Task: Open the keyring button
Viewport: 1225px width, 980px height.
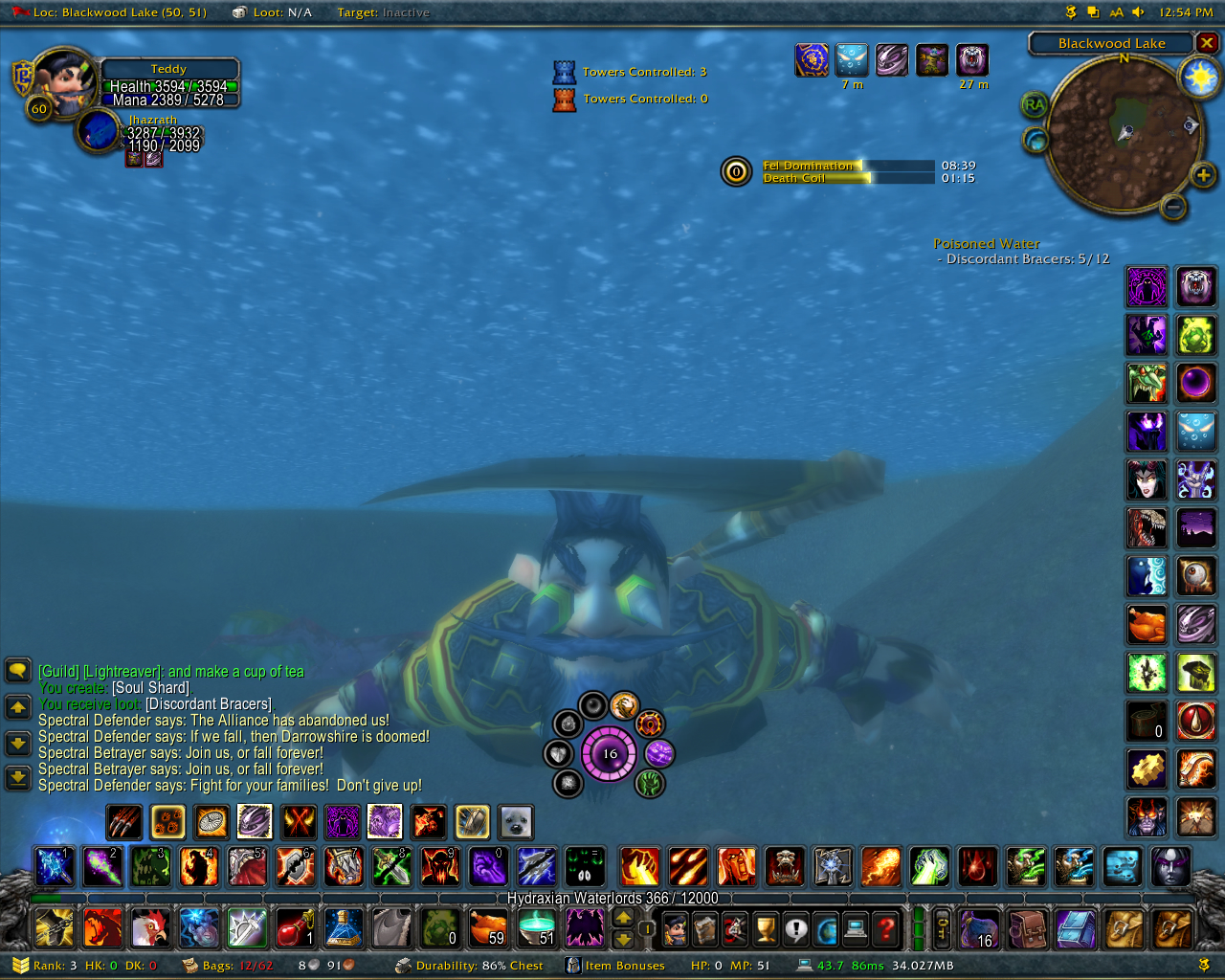Action: [x=942, y=928]
